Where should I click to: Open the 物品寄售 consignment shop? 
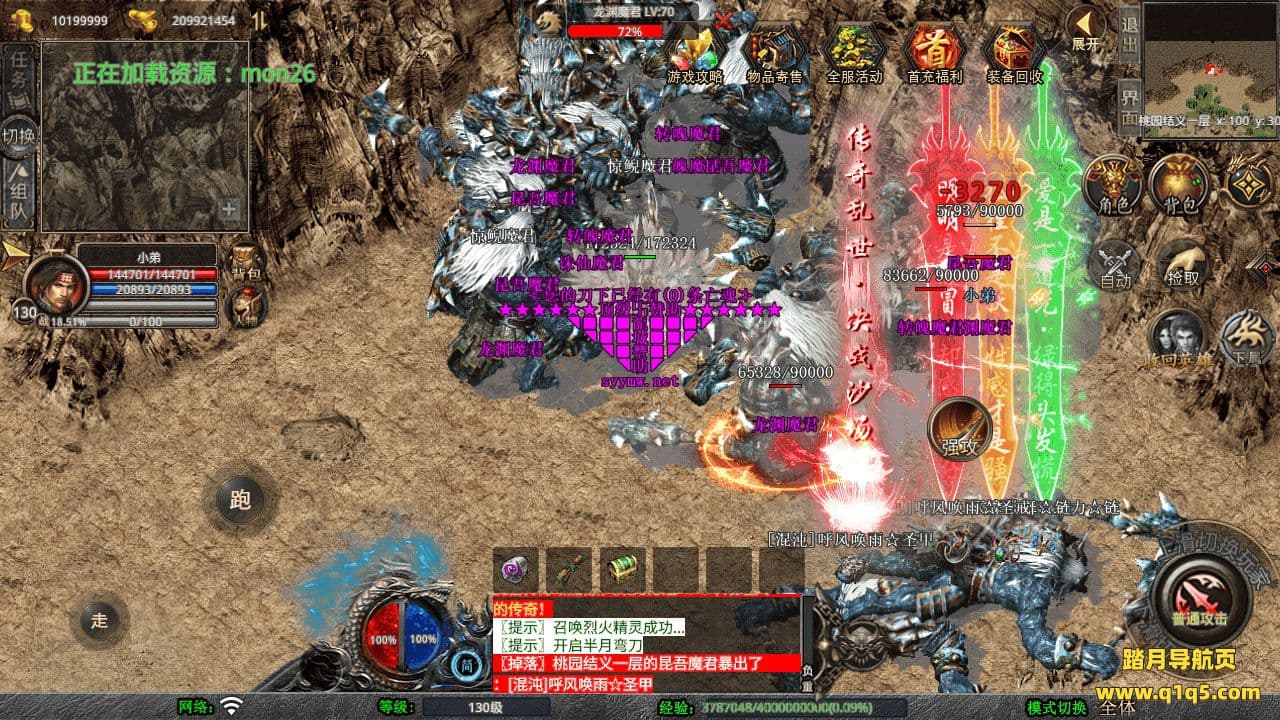pos(775,50)
